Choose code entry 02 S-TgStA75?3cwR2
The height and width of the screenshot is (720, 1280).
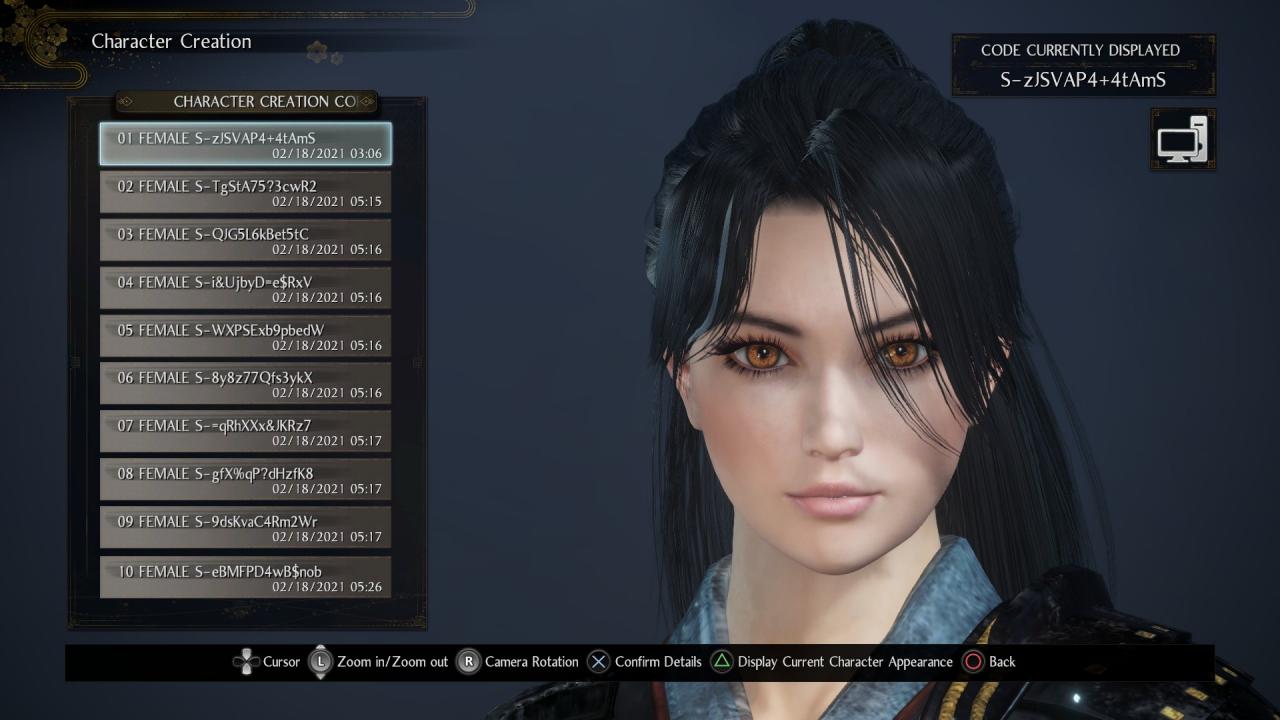pos(245,192)
